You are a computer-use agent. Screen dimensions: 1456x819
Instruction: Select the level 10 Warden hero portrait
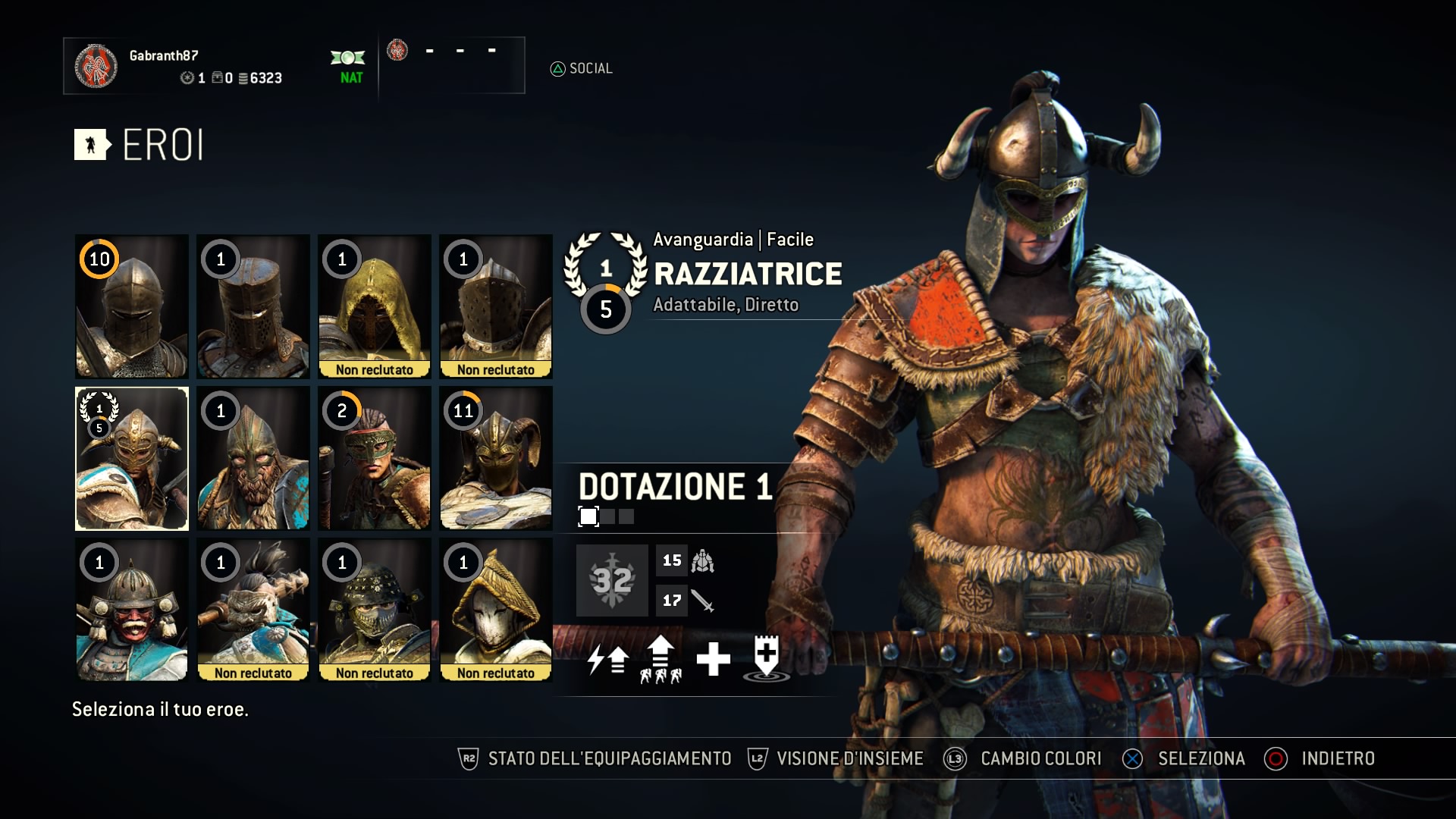click(132, 306)
